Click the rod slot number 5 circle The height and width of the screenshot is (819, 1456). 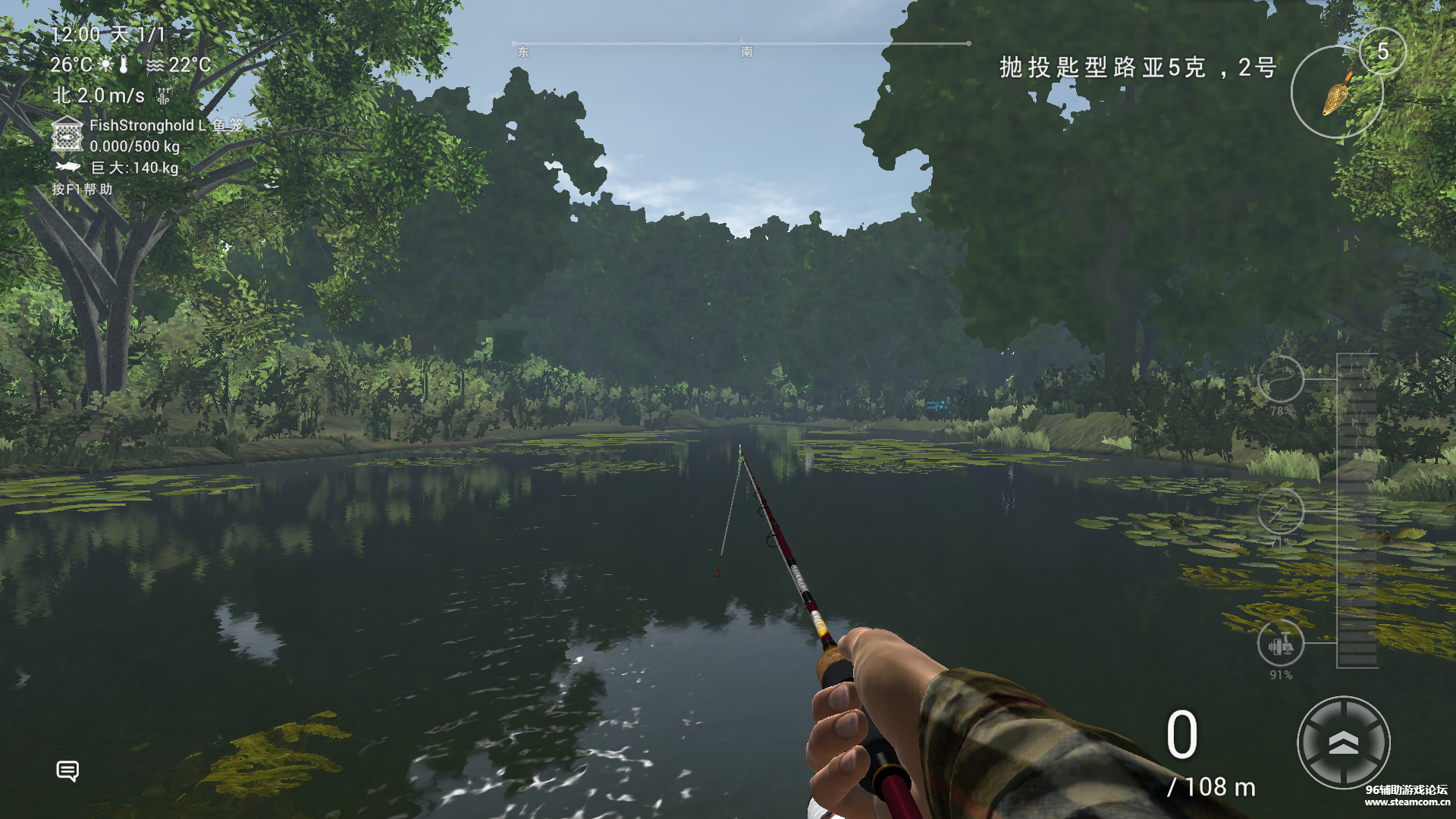click(1382, 52)
